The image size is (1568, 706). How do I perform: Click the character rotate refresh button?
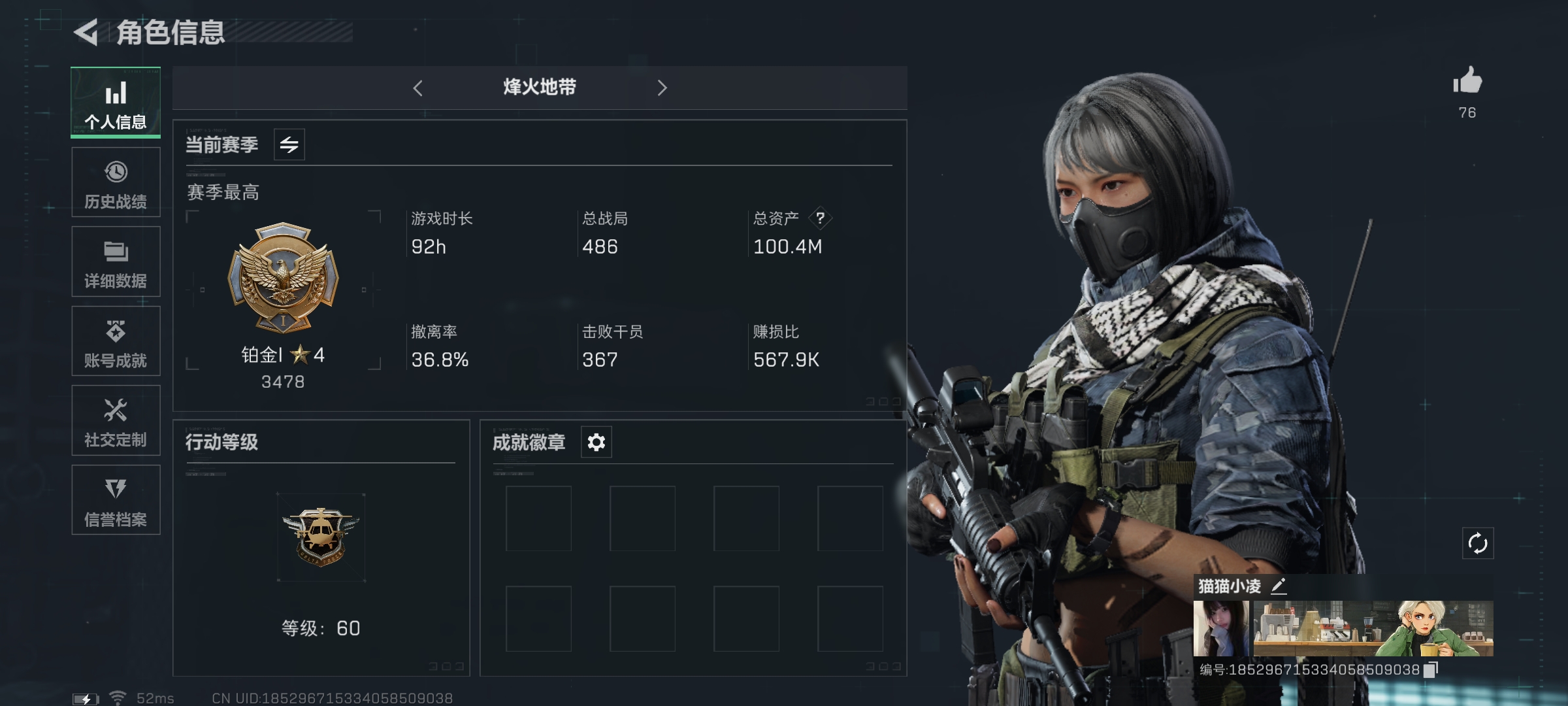[x=1477, y=543]
